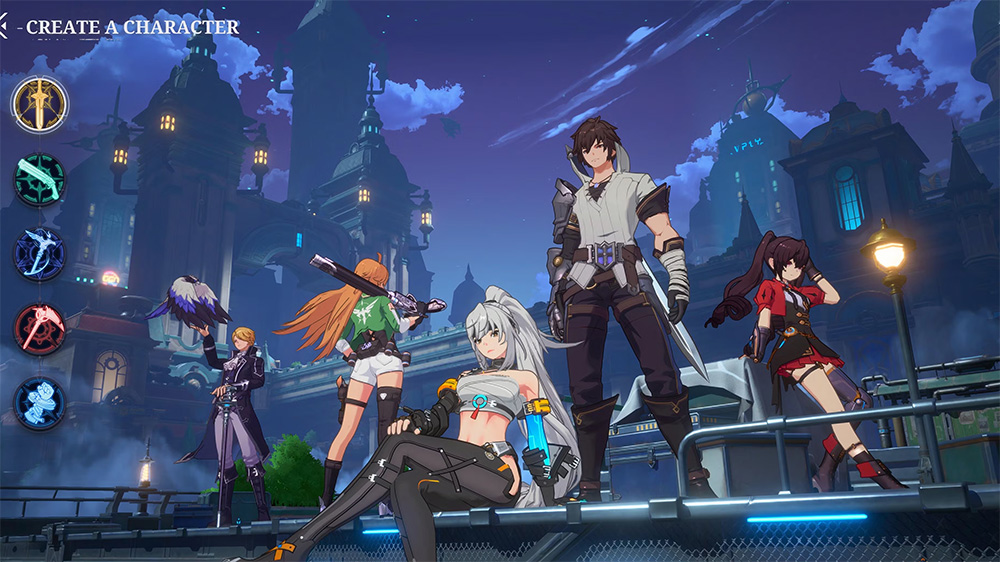The width and height of the screenshot is (1000, 562).
Task: Choose the blue gauntlet fists class icon
Action: pos(40,402)
